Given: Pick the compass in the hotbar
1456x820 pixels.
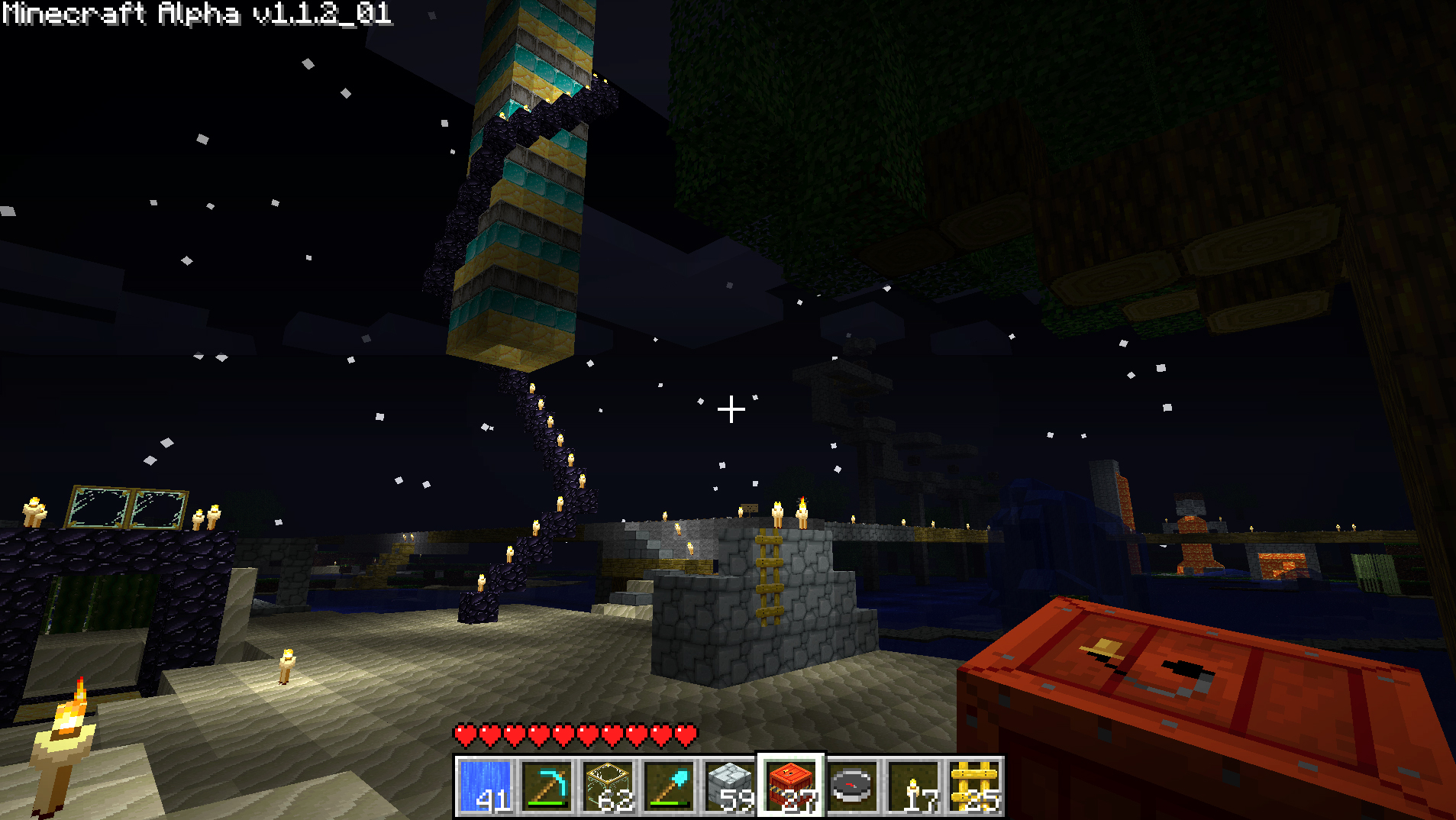Looking at the screenshot, I should 852,786.
